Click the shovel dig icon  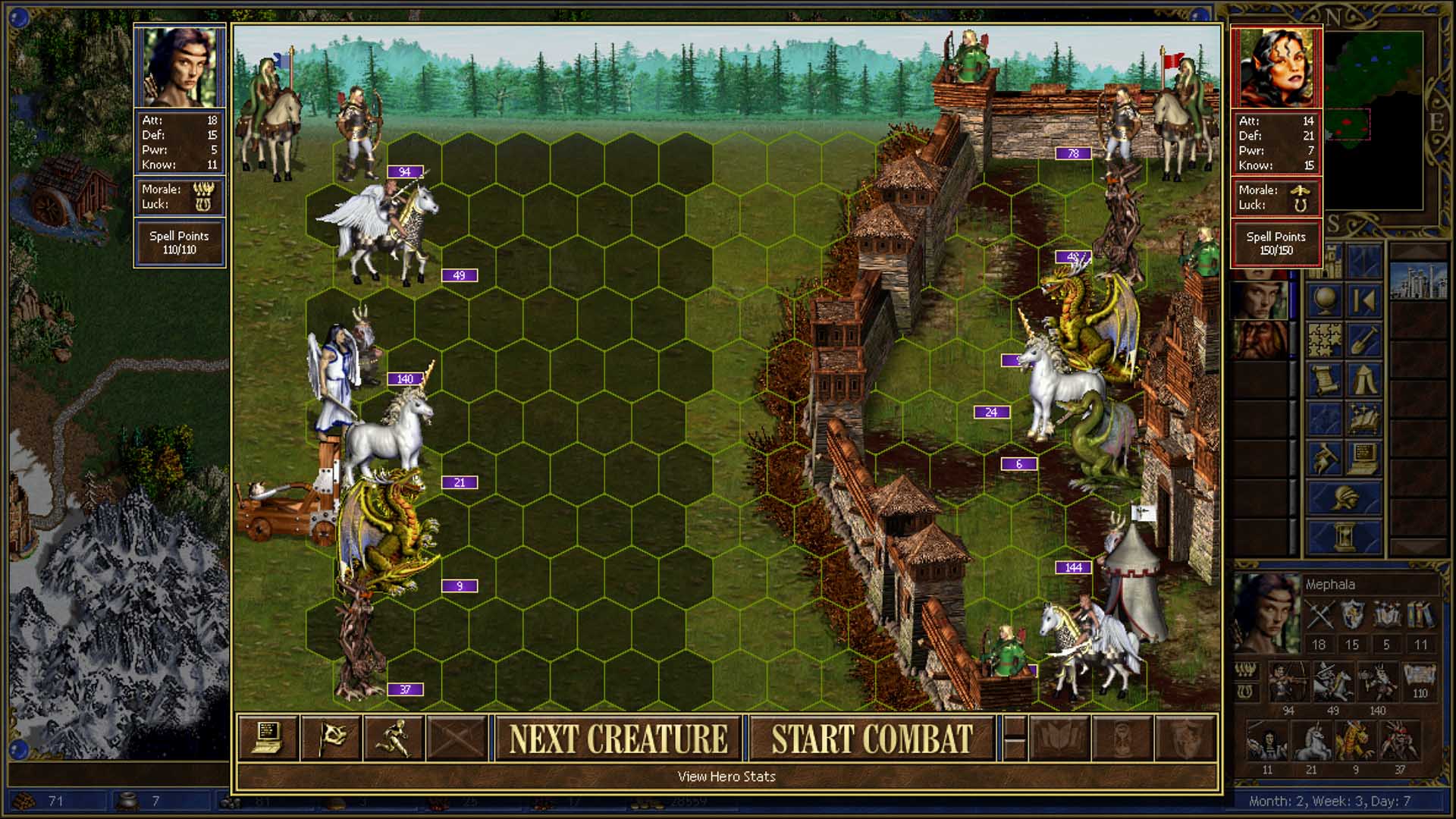1364,340
